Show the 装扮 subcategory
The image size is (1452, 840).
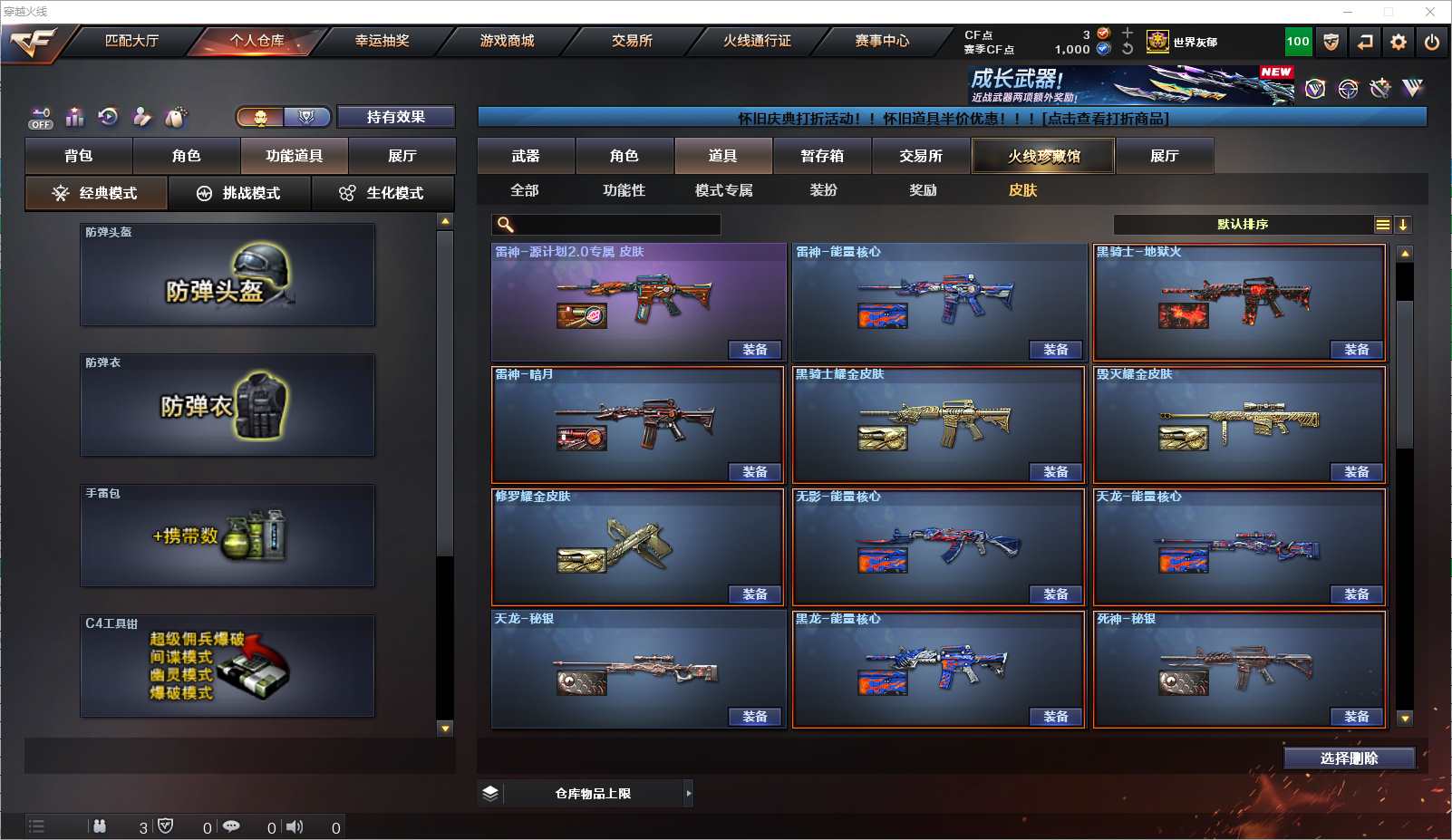(x=823, y=190)
